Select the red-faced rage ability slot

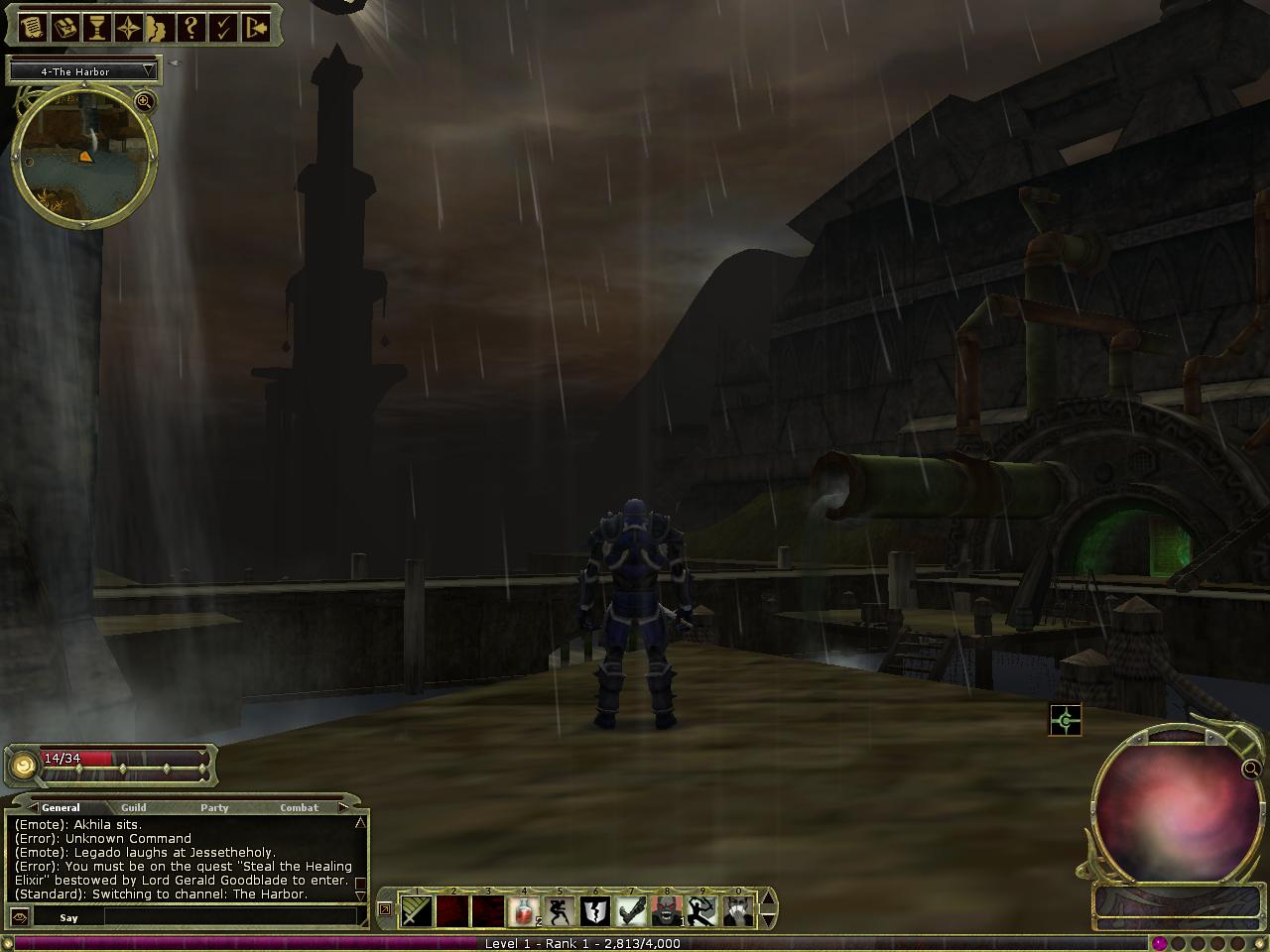667,910
